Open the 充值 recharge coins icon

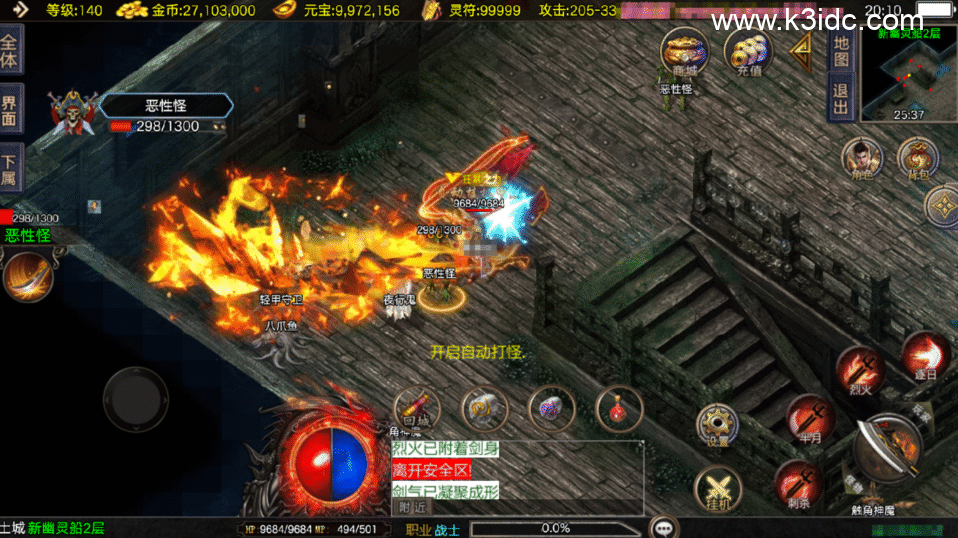pos(747,50)
